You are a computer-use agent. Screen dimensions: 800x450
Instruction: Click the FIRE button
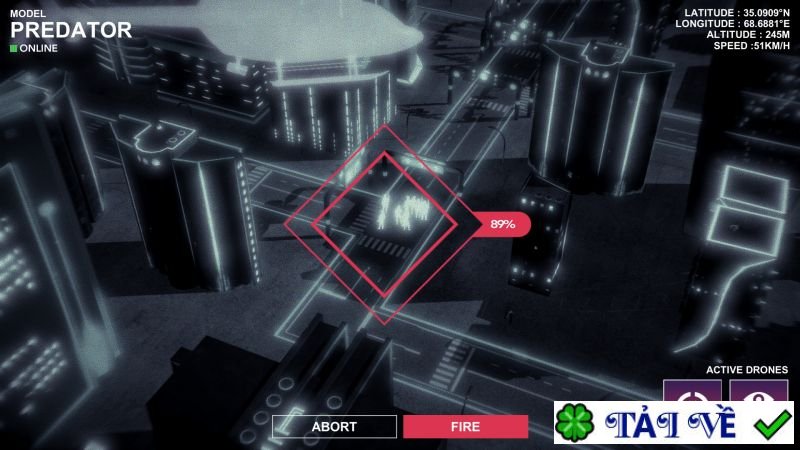(465, 426)
